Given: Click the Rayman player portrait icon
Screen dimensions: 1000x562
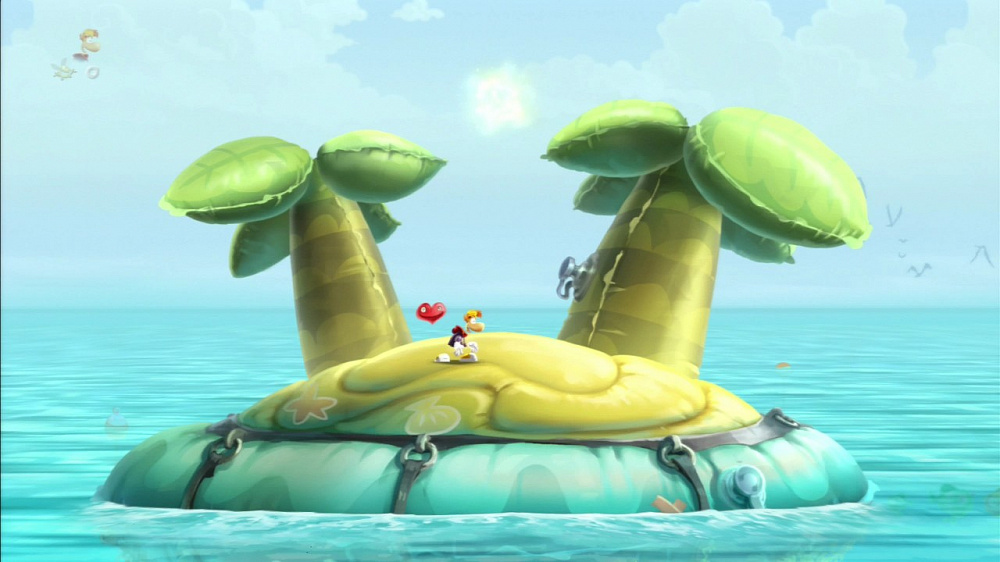Looking at the screenshot, I should [x=89, y=42].
